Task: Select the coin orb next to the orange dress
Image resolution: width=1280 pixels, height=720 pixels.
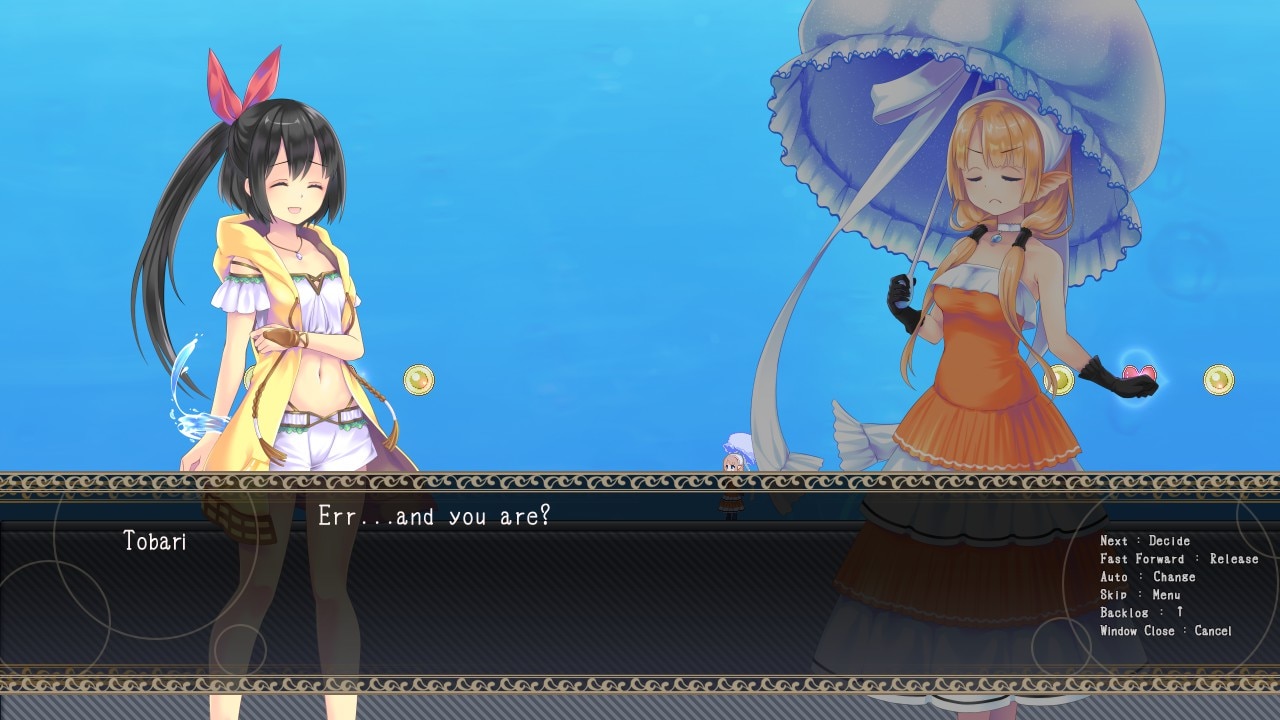Action: pyautogui.click(x=1059, y=381)
